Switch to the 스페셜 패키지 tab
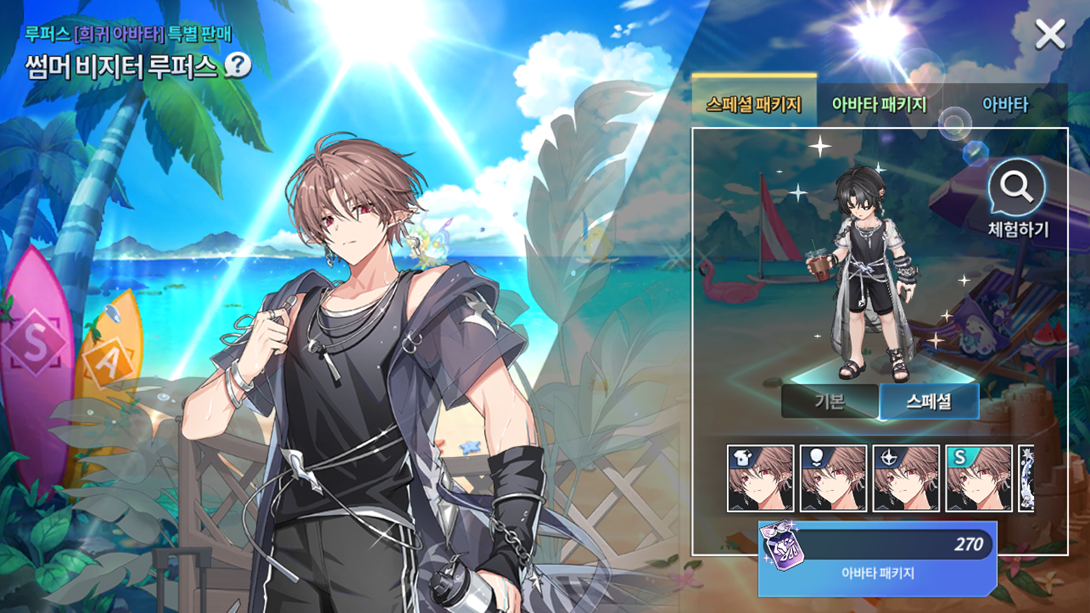Viewport: 1090px width, 613px height. (753, 104)
